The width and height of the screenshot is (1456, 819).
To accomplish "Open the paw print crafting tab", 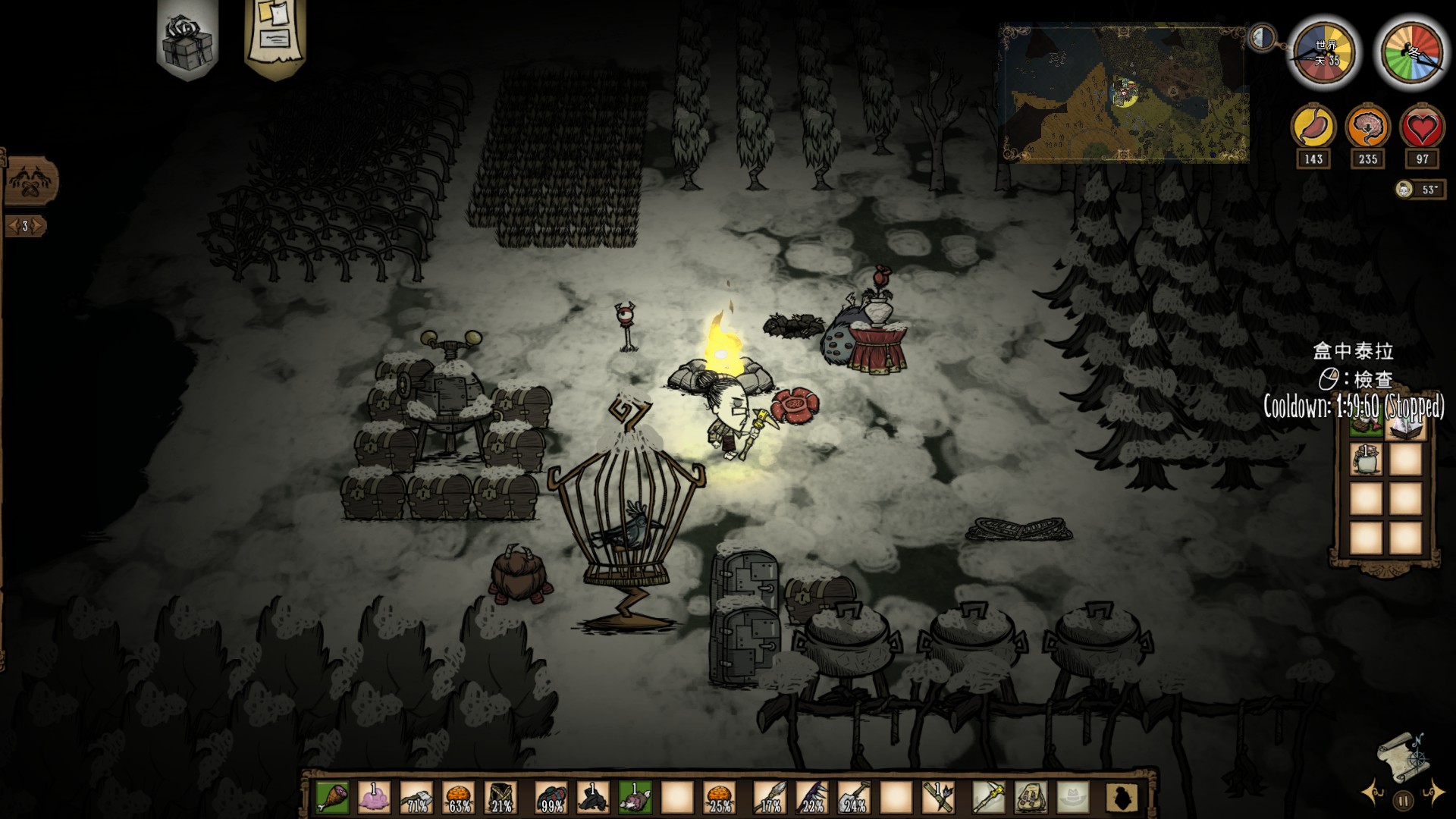I will tap(29, 182).
